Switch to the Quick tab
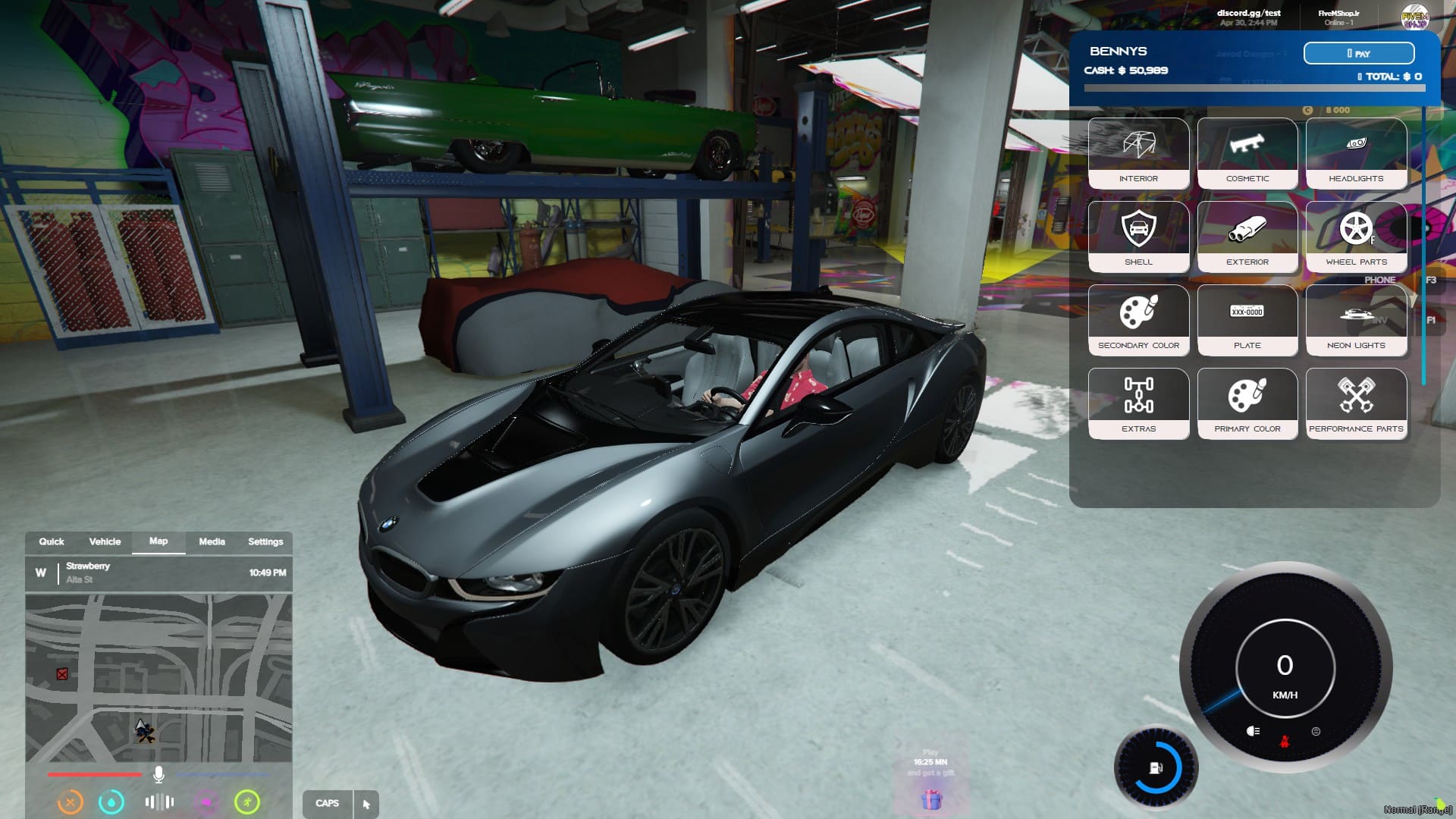The image size is (1456, 819). point(52,541)
